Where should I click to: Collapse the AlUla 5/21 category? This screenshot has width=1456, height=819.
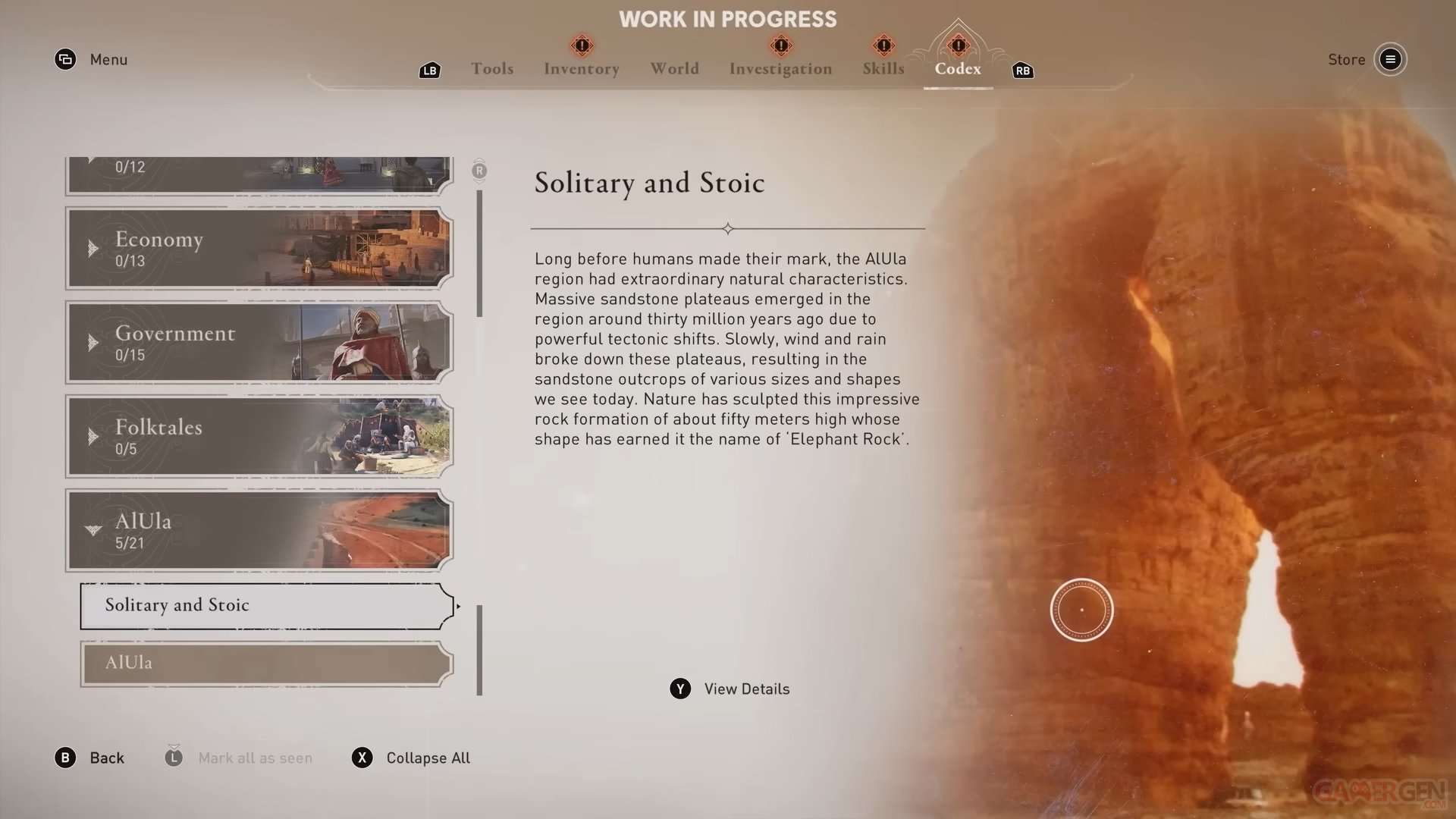click(x=259, y=531)
